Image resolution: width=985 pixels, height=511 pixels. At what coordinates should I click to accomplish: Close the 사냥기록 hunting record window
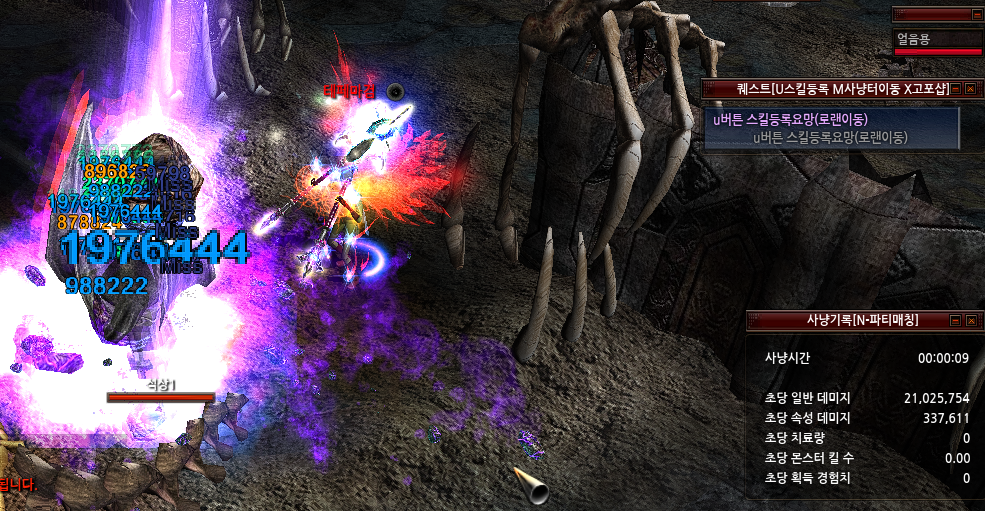tap(969, 320)
